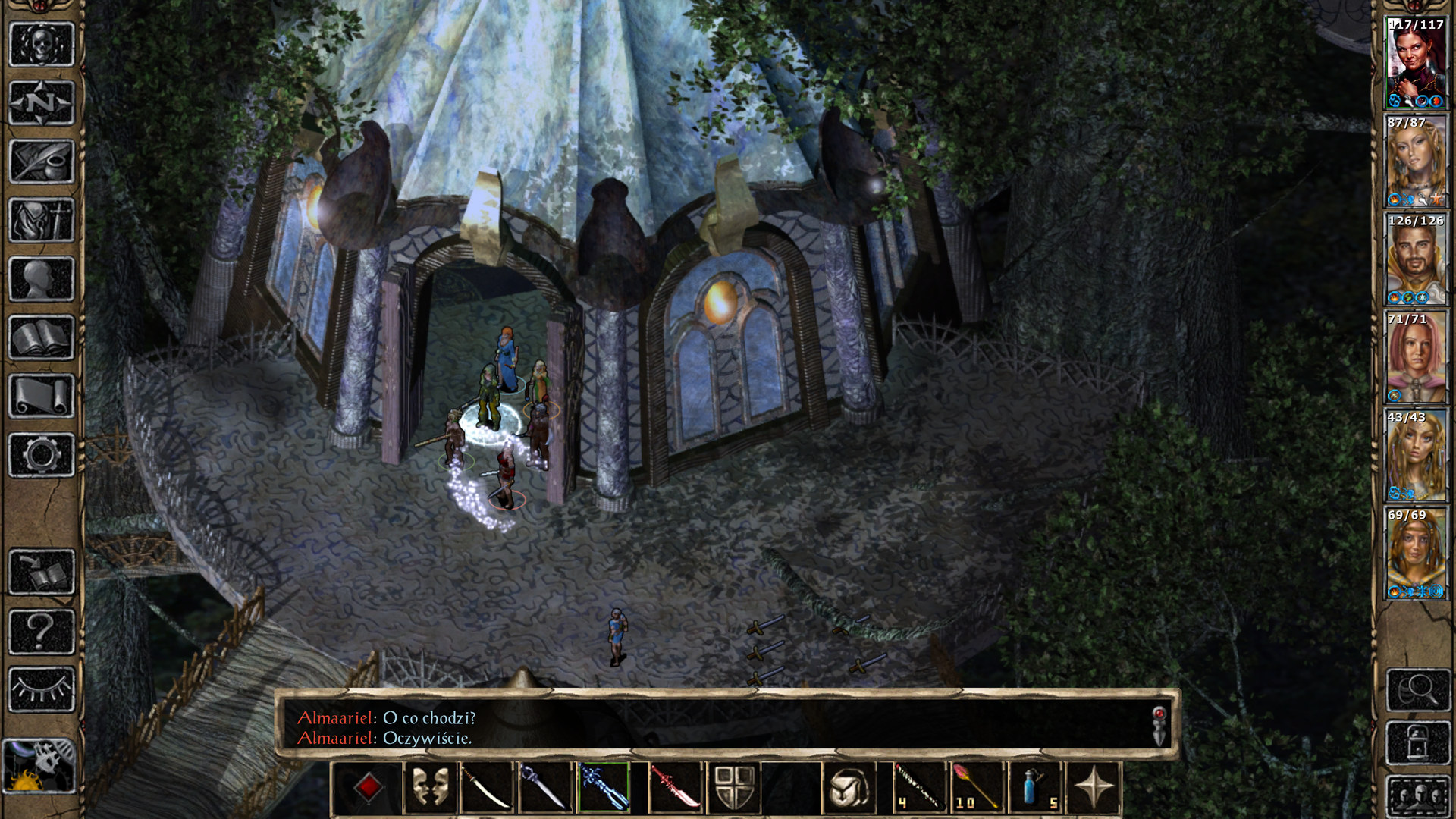This screenshot has width=1456, height=819.
Task: Open special abilities star button
Action: pyautogui.click(x=1094, y=788)
